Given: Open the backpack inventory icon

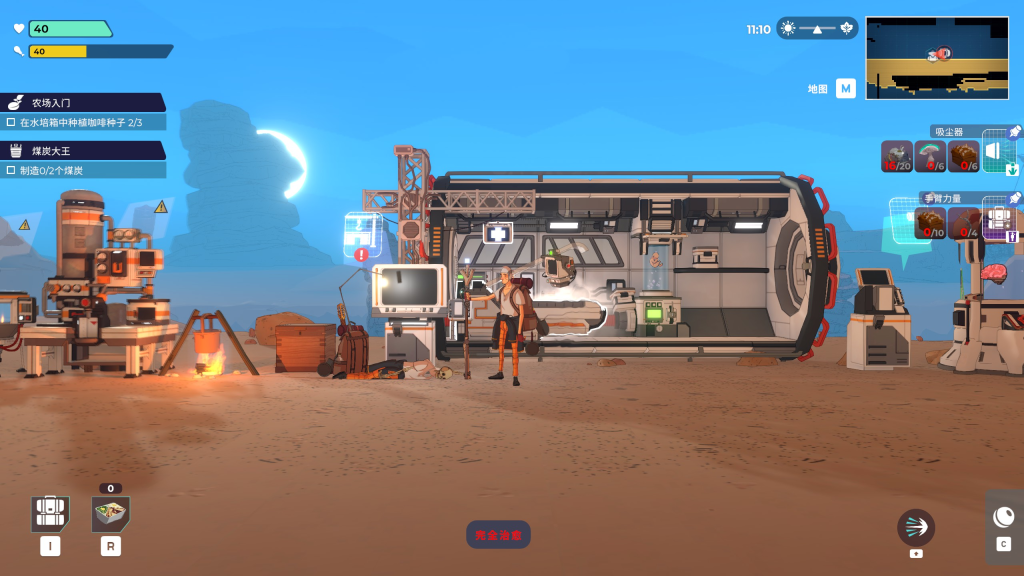Looking at the screenshot, I should click(x=50, y=514).
